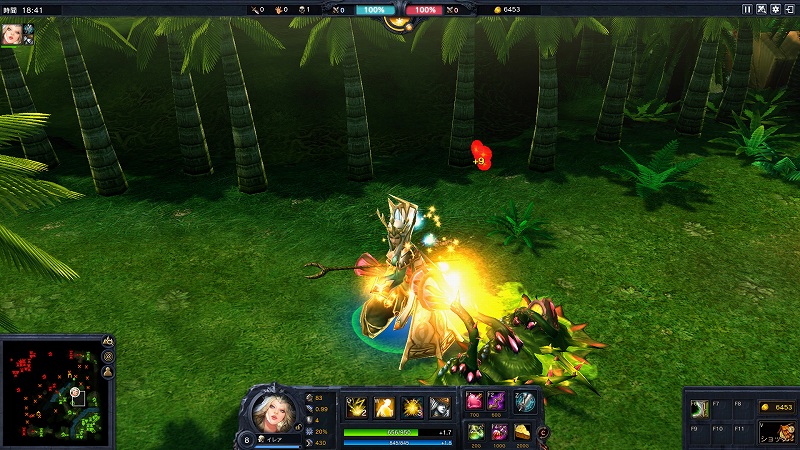Trigger the dark armored figure ultimate ability
The height and width of the screenshot is (450, 800).
[440, 407]
